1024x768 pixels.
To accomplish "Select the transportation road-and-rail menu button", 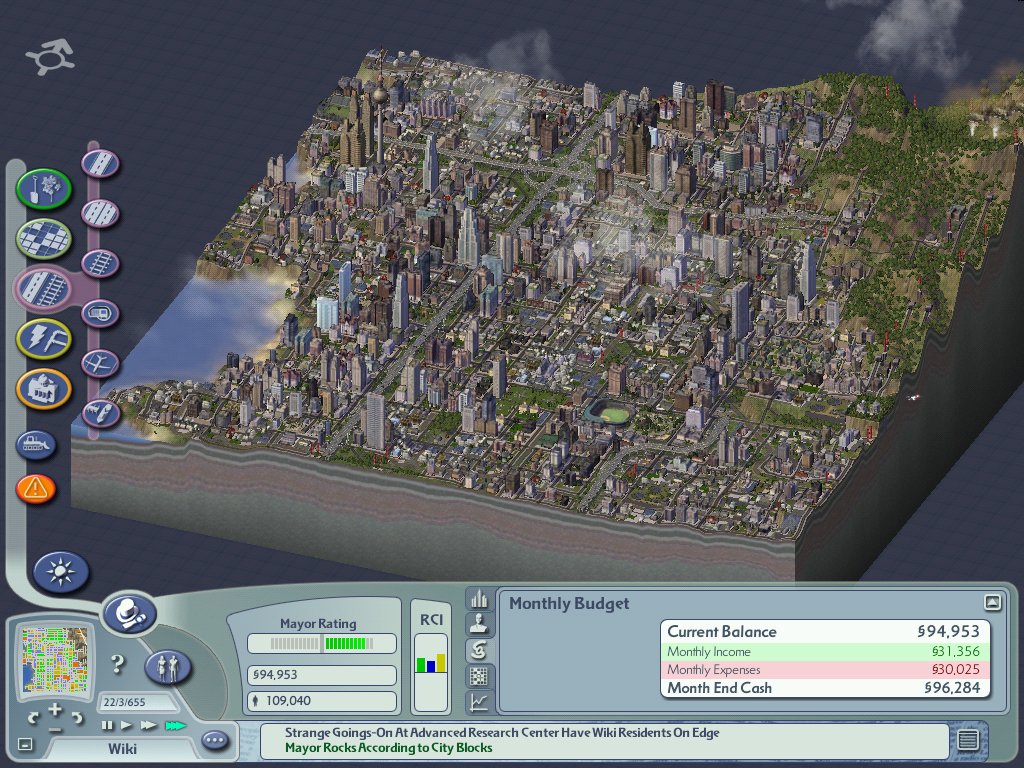I will (44, 289).
